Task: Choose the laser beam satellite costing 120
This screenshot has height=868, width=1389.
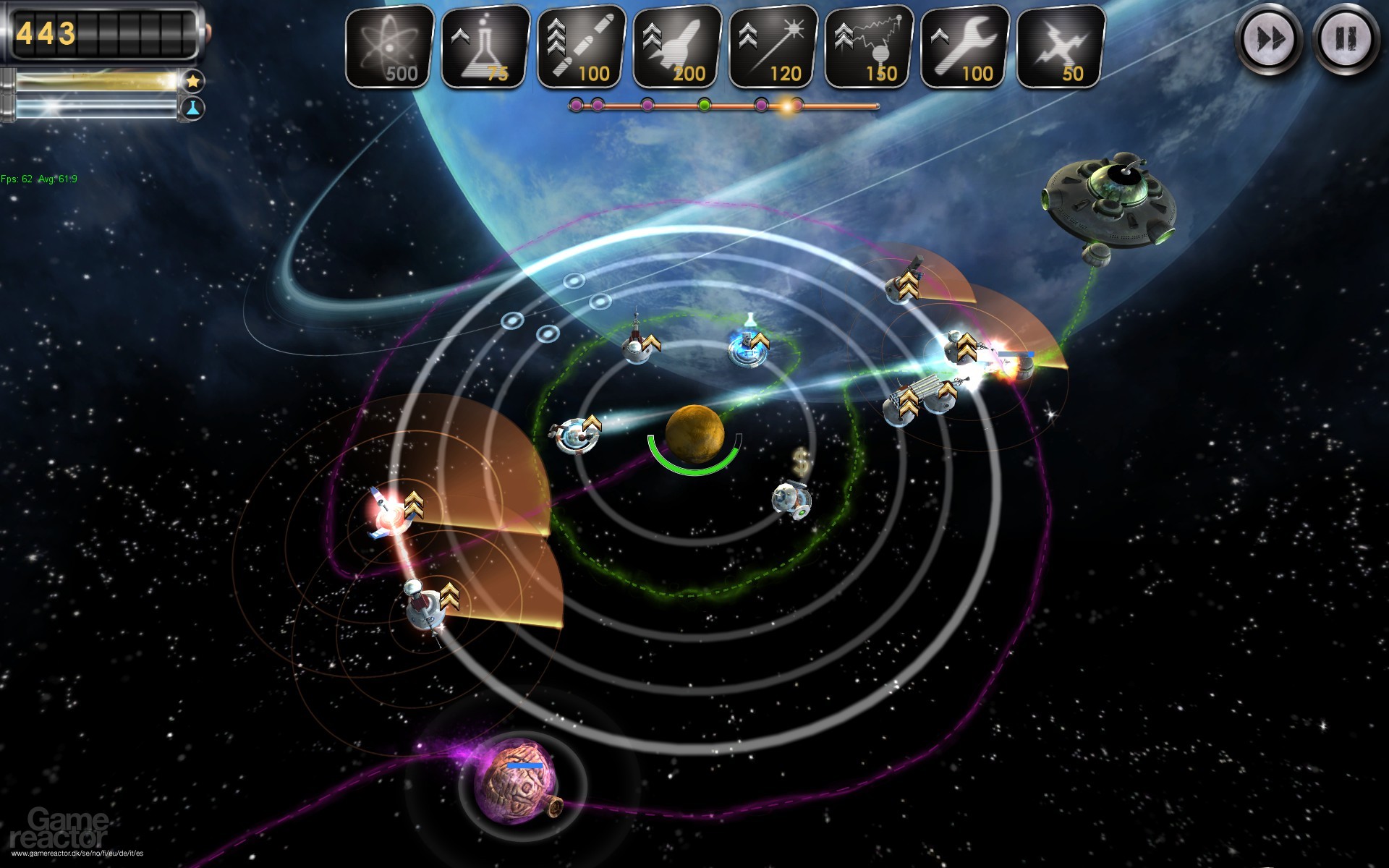Action: click(773, 47)
